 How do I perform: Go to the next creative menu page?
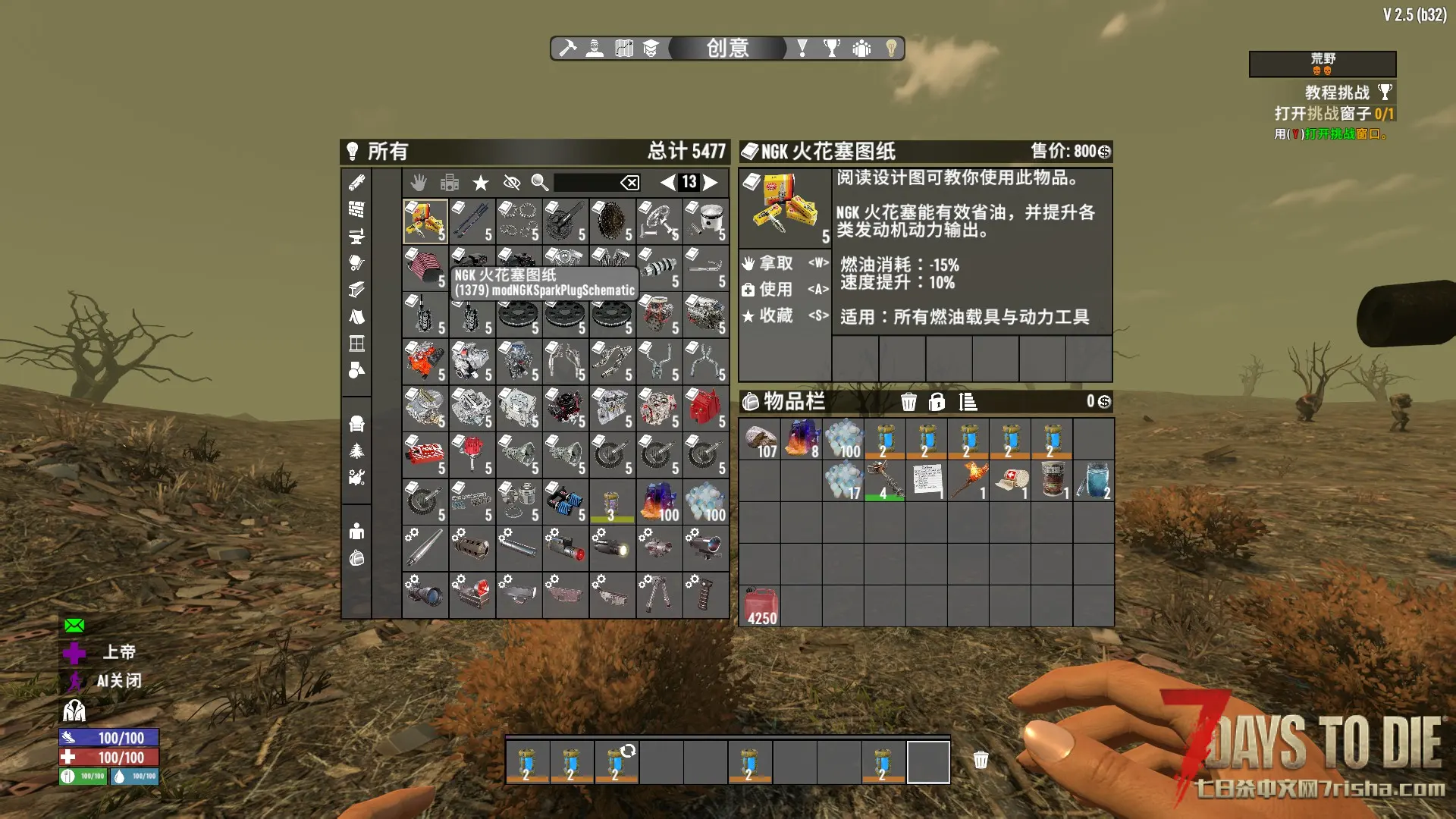pyautogui.click(x=711, y=182)
